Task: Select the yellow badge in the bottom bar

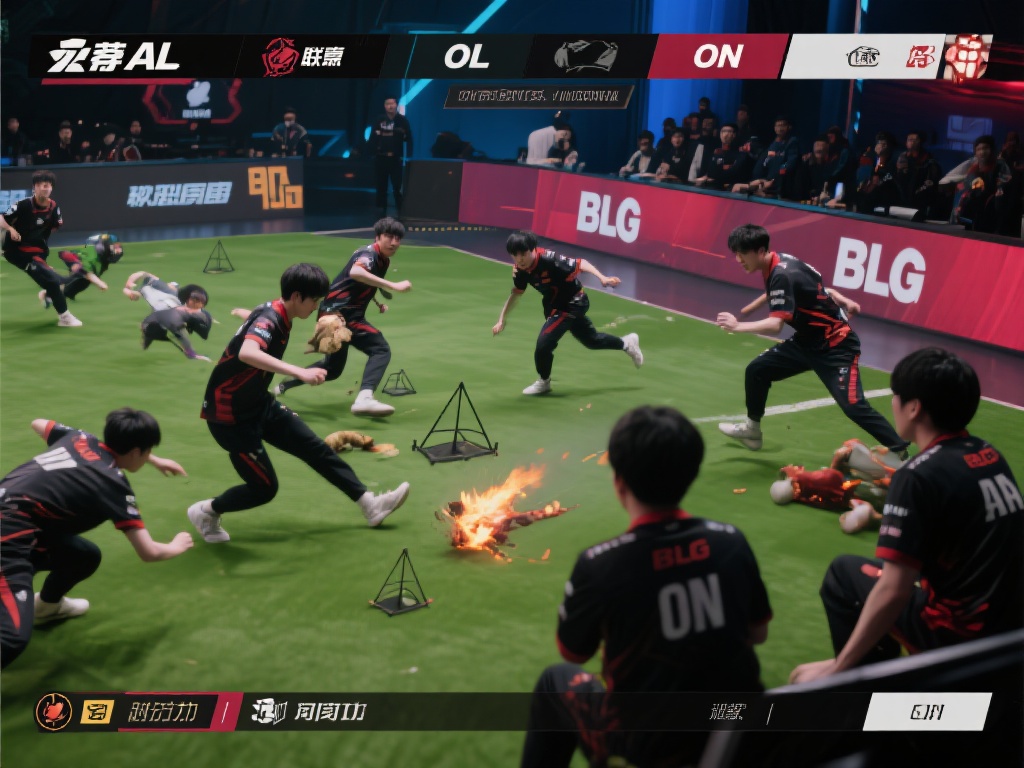Action: [x=97, y=712]
